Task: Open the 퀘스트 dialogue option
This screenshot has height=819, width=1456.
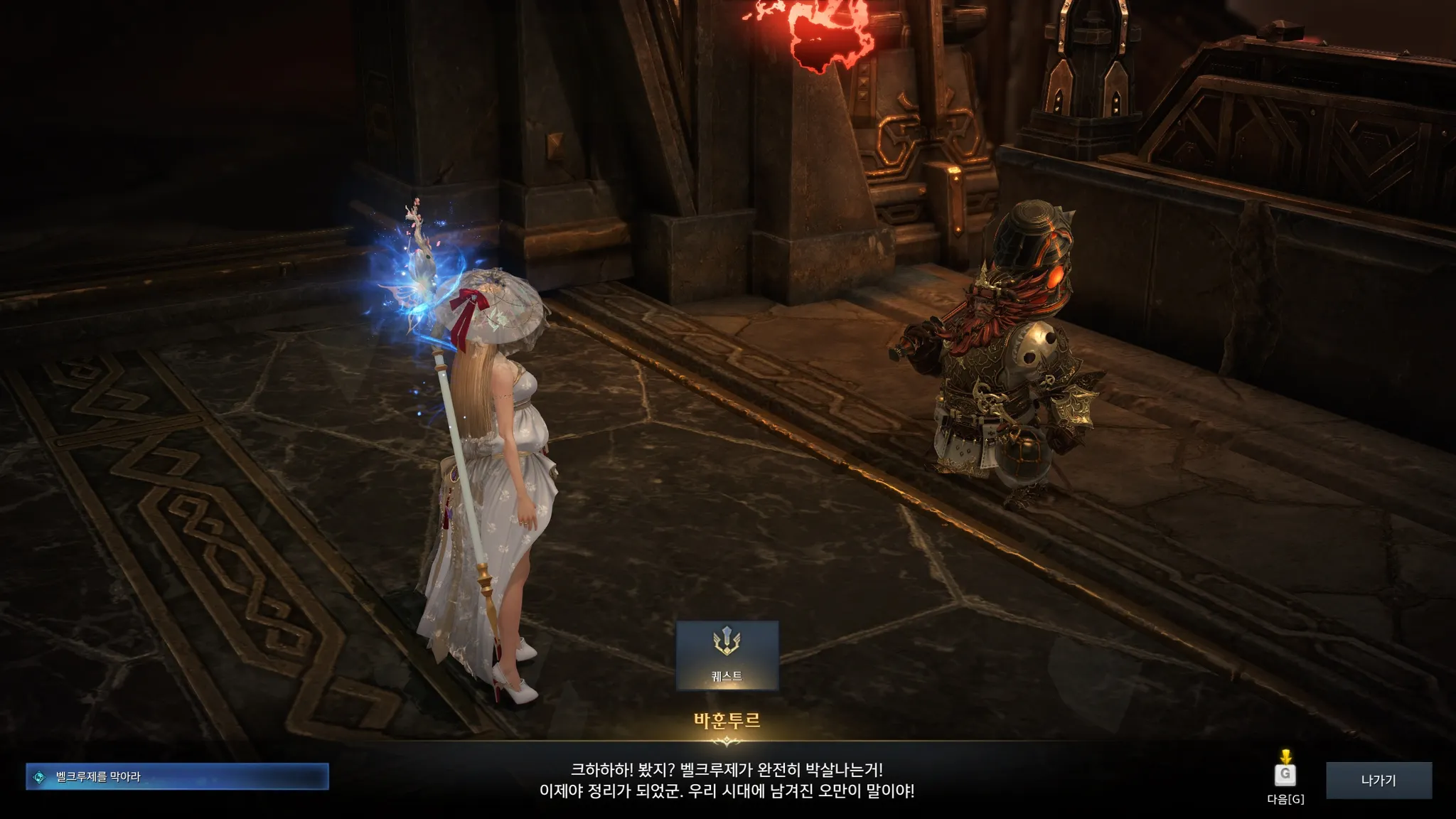Action: (727, 655)
